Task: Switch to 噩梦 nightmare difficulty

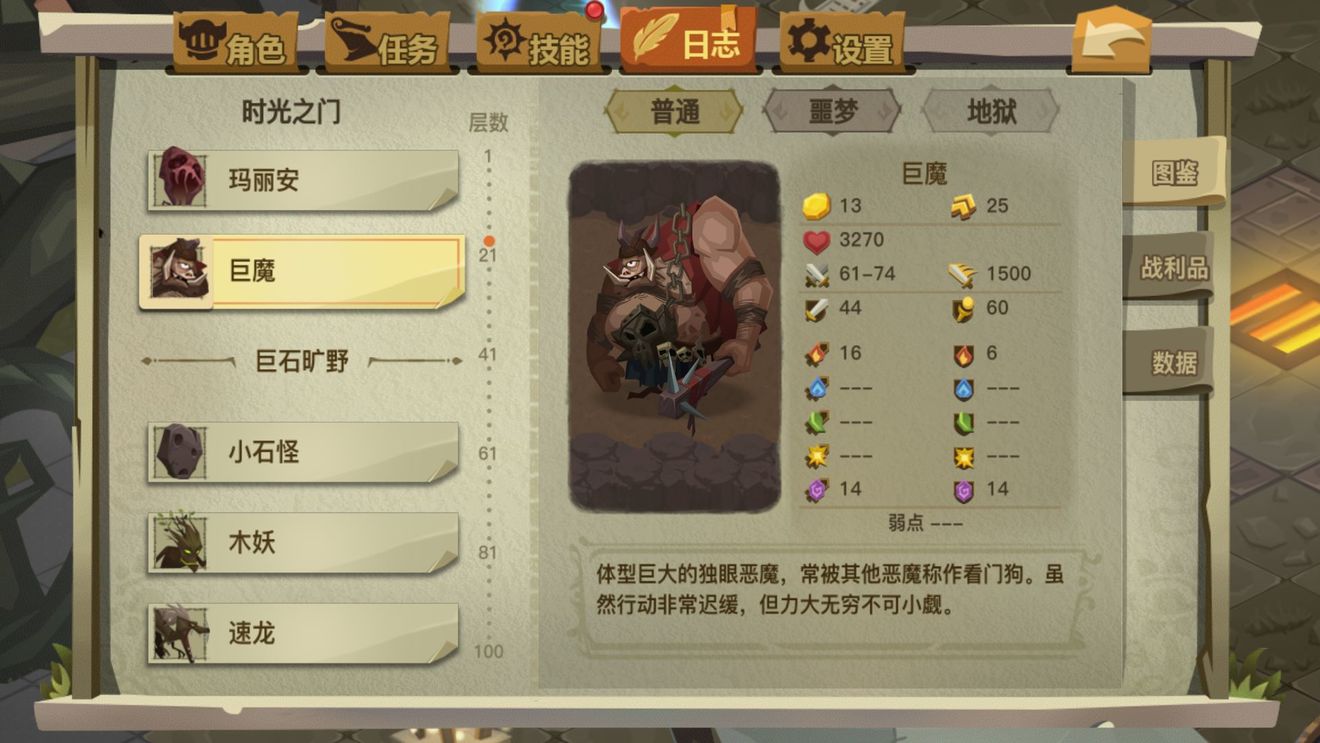Action: [x=833, y=113]
